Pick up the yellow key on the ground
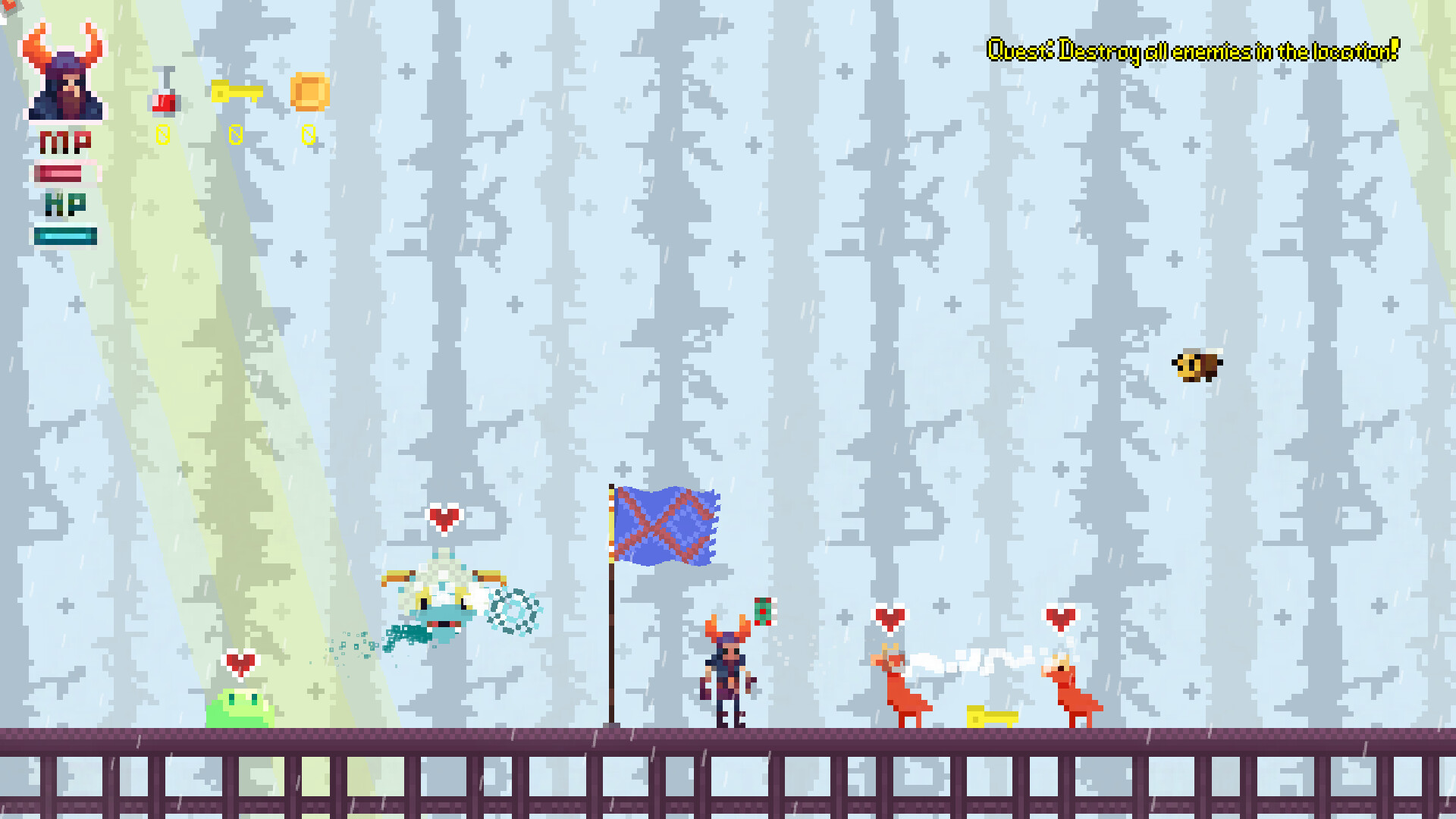This screenshot has width=1456, height=819. (991, 716)
